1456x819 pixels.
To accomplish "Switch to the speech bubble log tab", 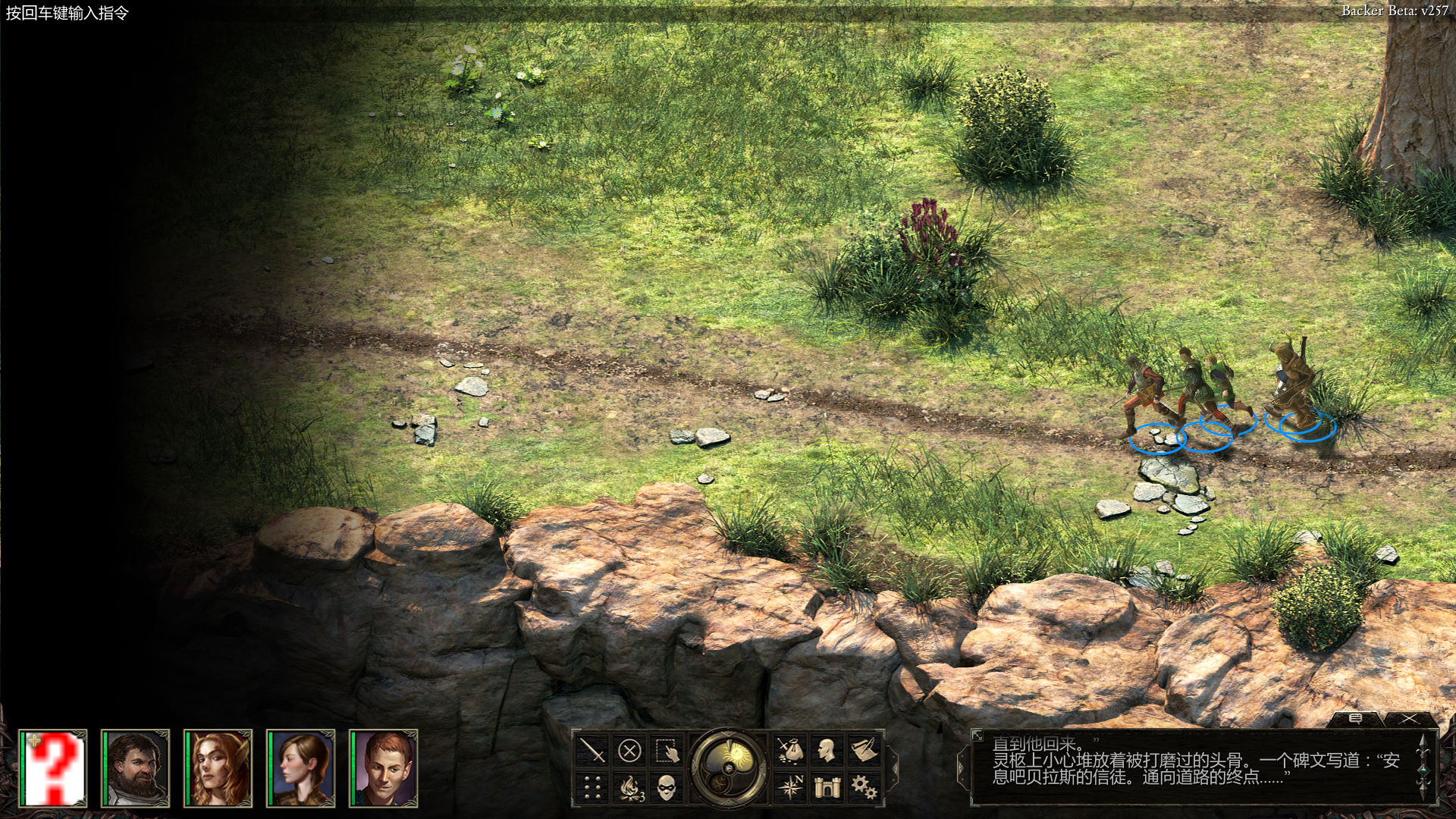I will click(1356, 718).
